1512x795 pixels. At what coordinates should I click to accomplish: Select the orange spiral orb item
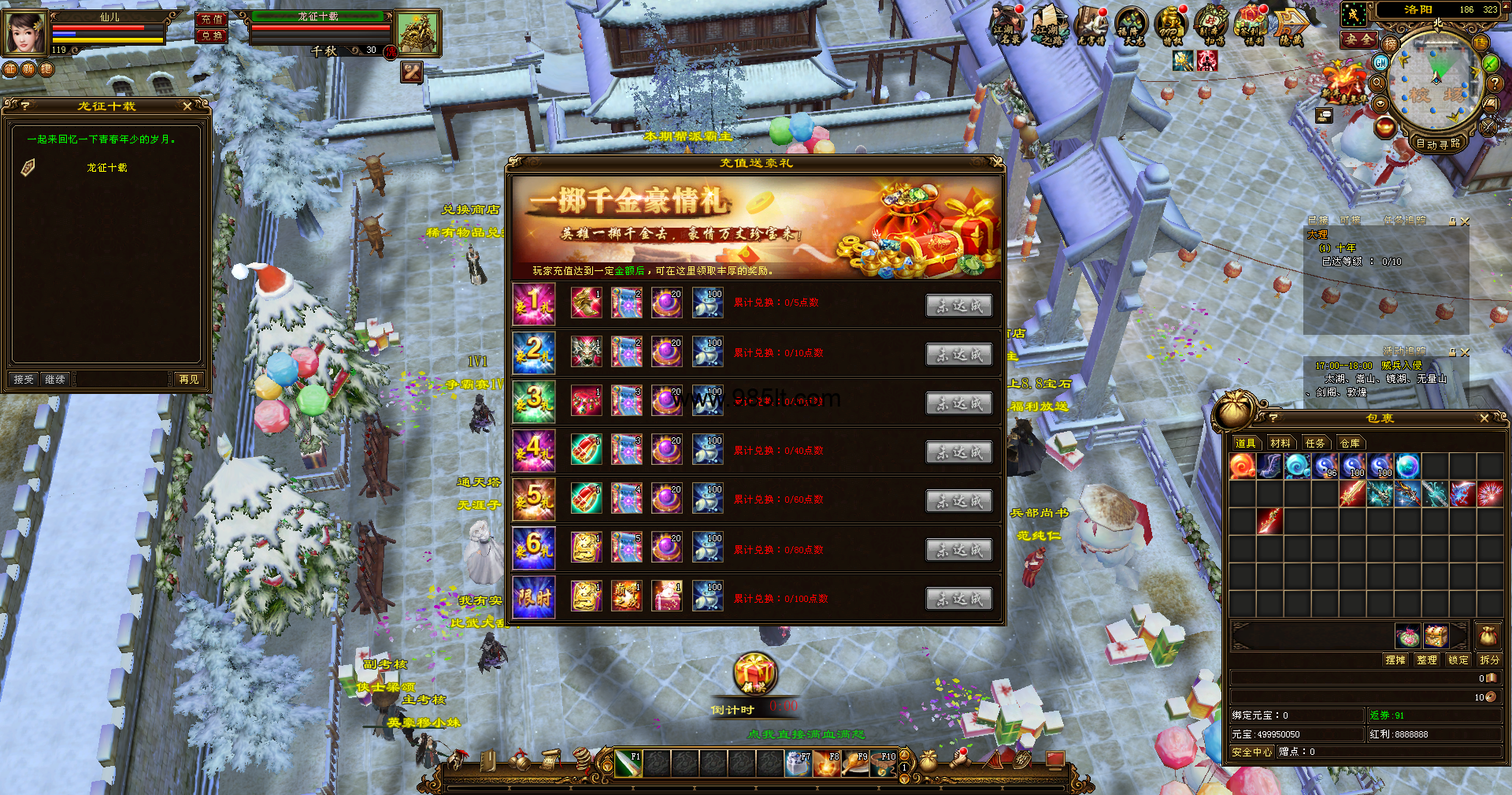(x=1243, y=466)
